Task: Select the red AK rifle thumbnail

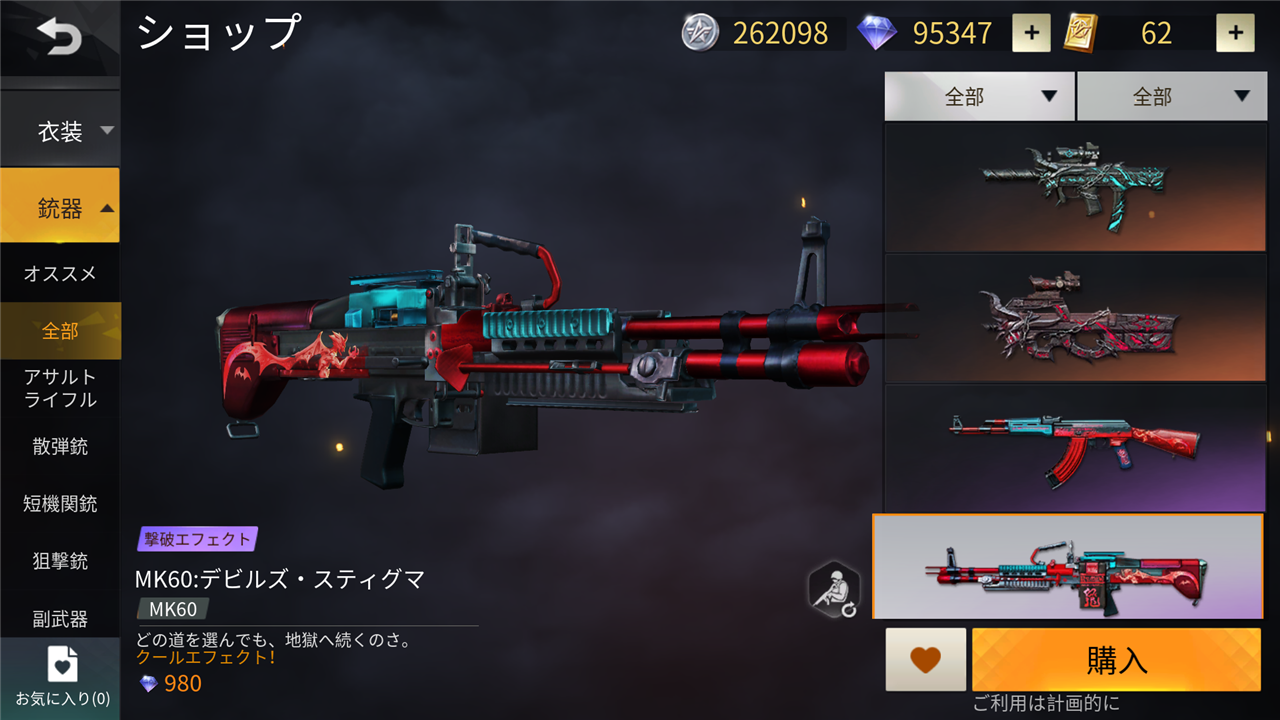Action: (1074, 448)
